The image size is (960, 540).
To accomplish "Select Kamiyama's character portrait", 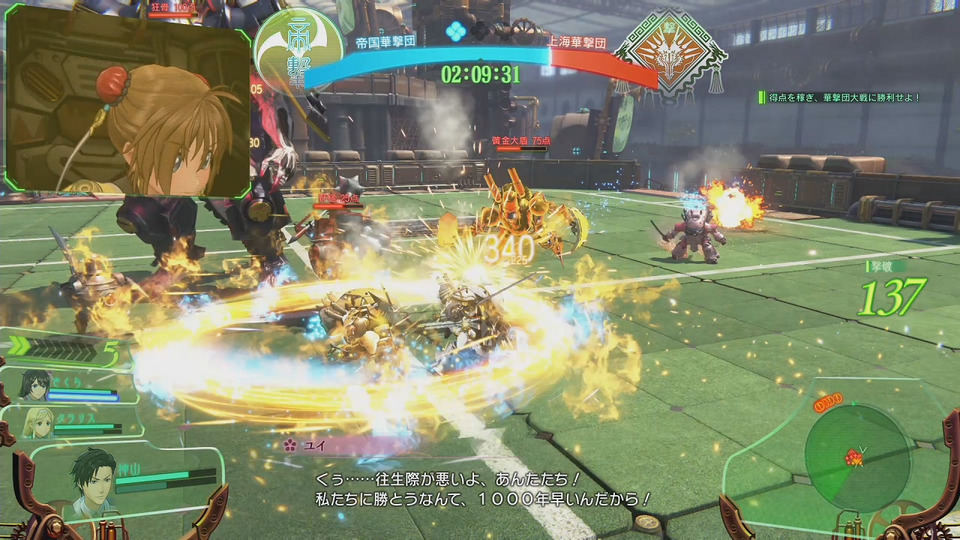I will pos(91,480).
